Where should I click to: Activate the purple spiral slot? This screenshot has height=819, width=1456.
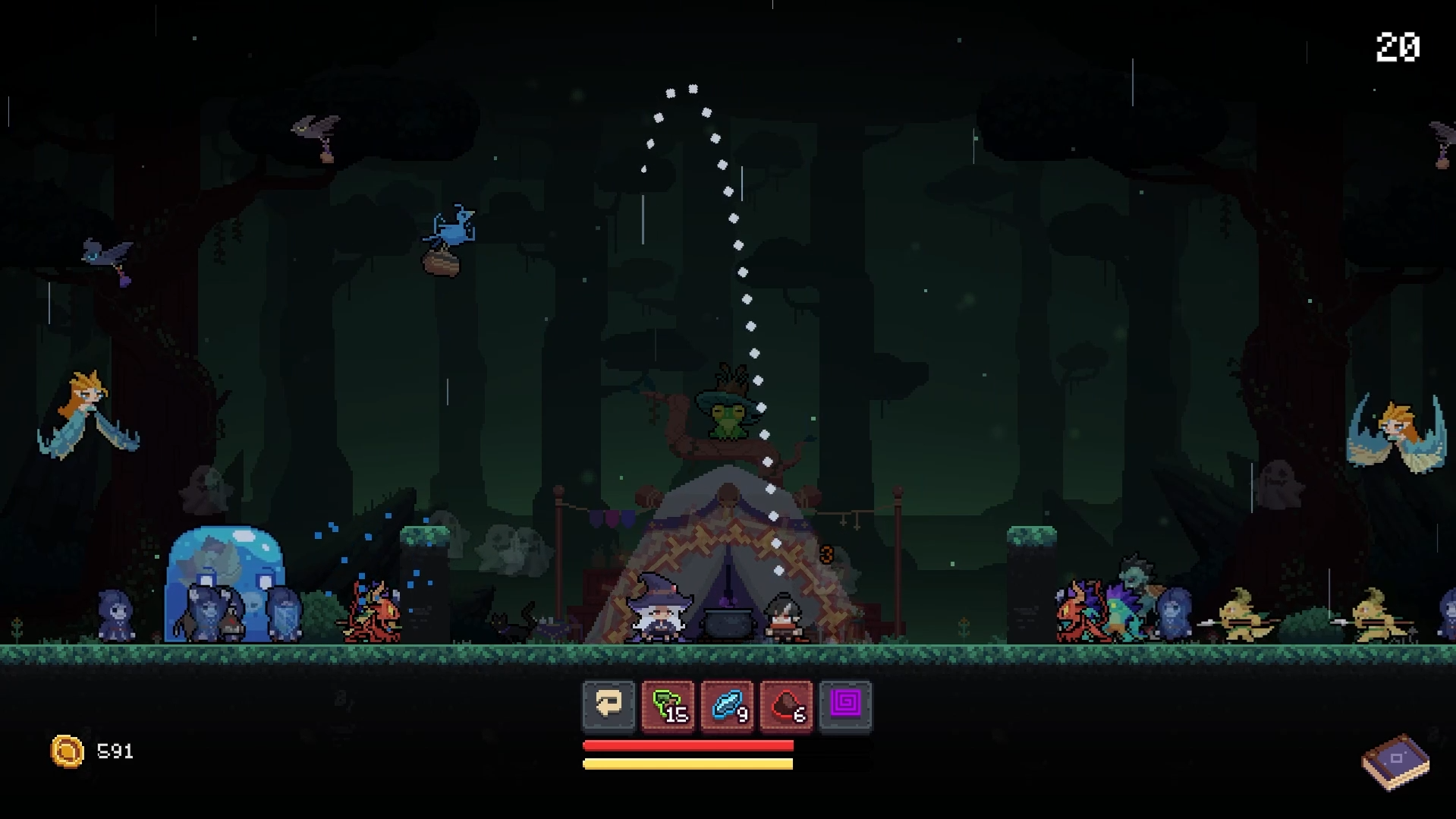coord(845,706)
